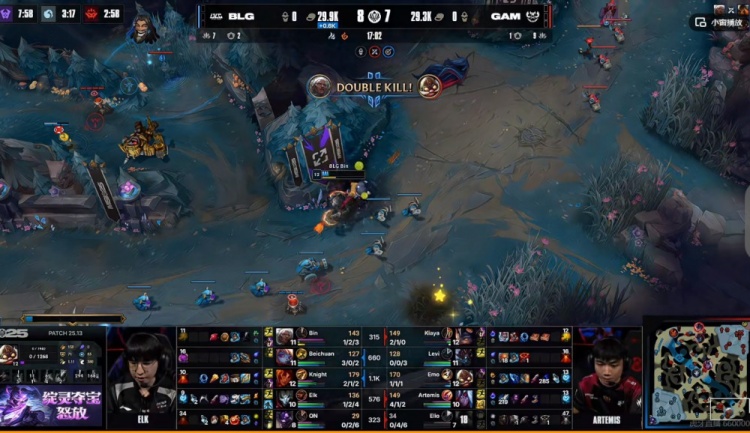This screenshot has height=433, width=750.
Task: Select Bin's row in the scoreboard
Action: click(320, 336)
